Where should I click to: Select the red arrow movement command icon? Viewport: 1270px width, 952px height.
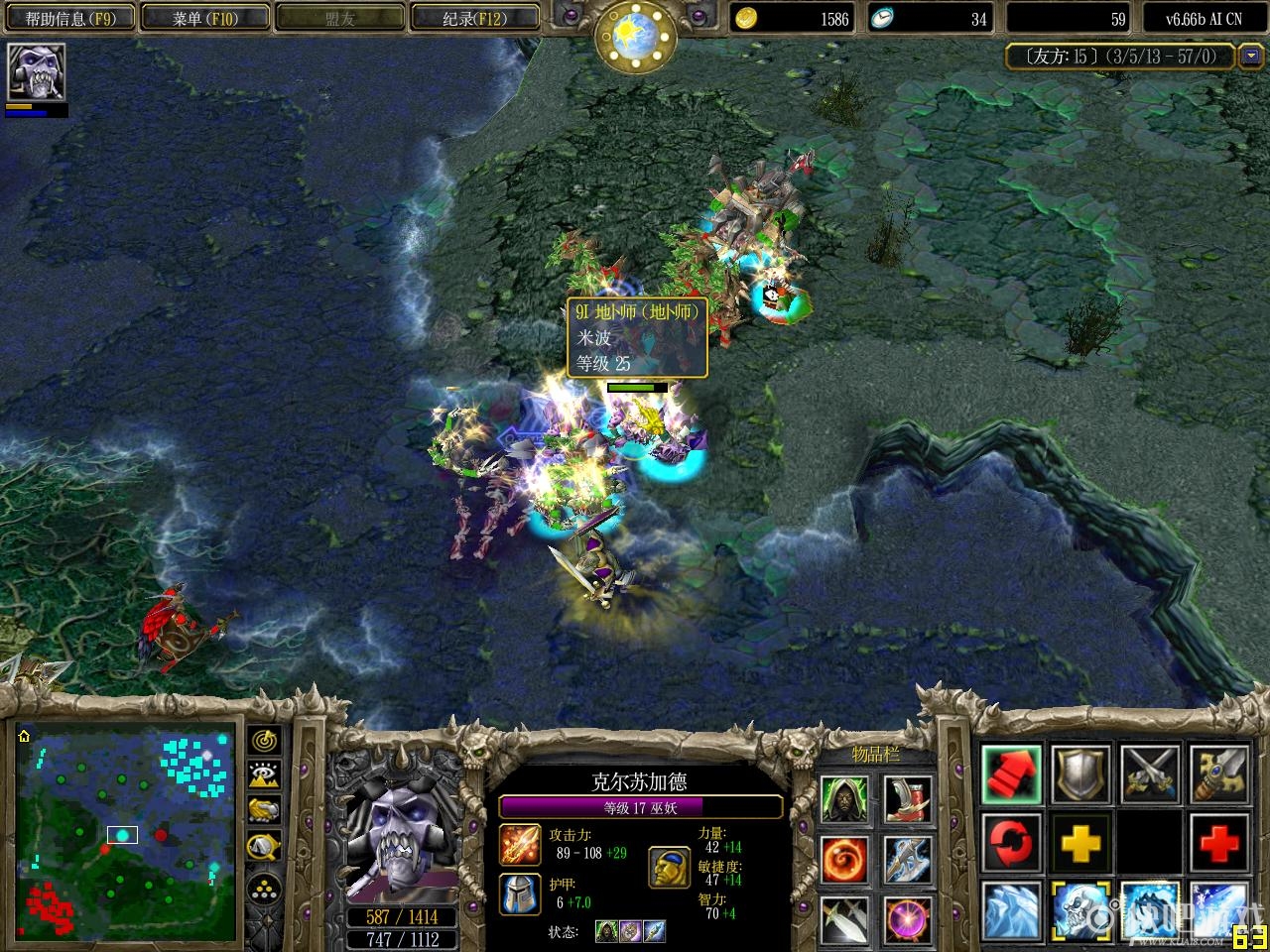pos(1010,773)
